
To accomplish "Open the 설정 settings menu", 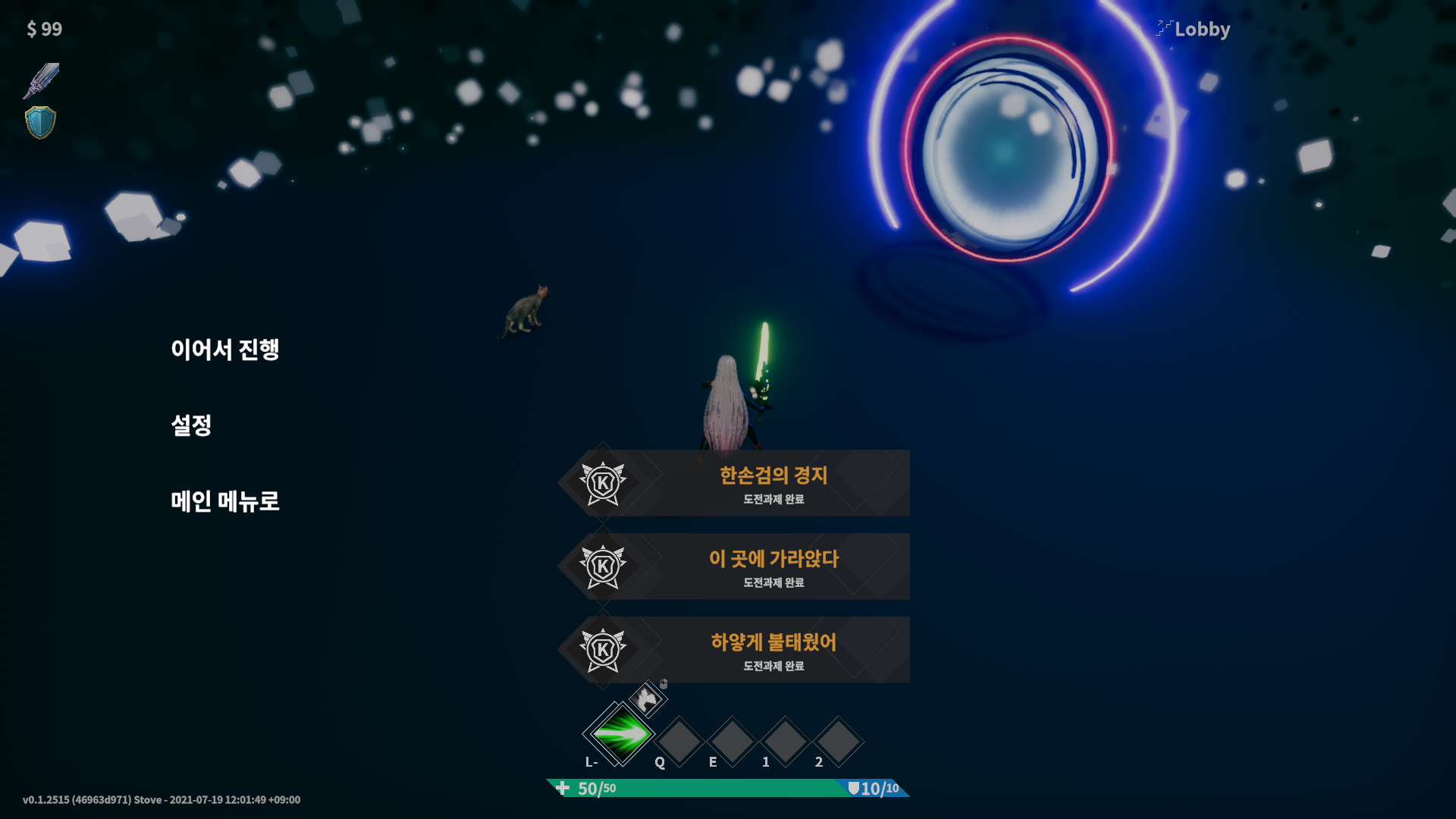I will coord(191,425).
